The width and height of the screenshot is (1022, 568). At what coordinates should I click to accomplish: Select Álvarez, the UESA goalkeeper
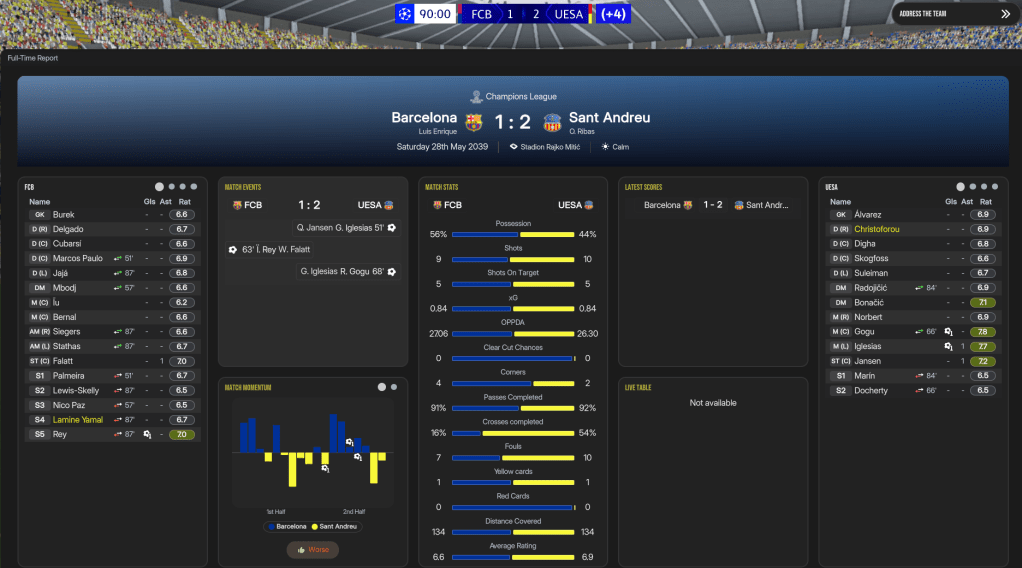point(867,214)
